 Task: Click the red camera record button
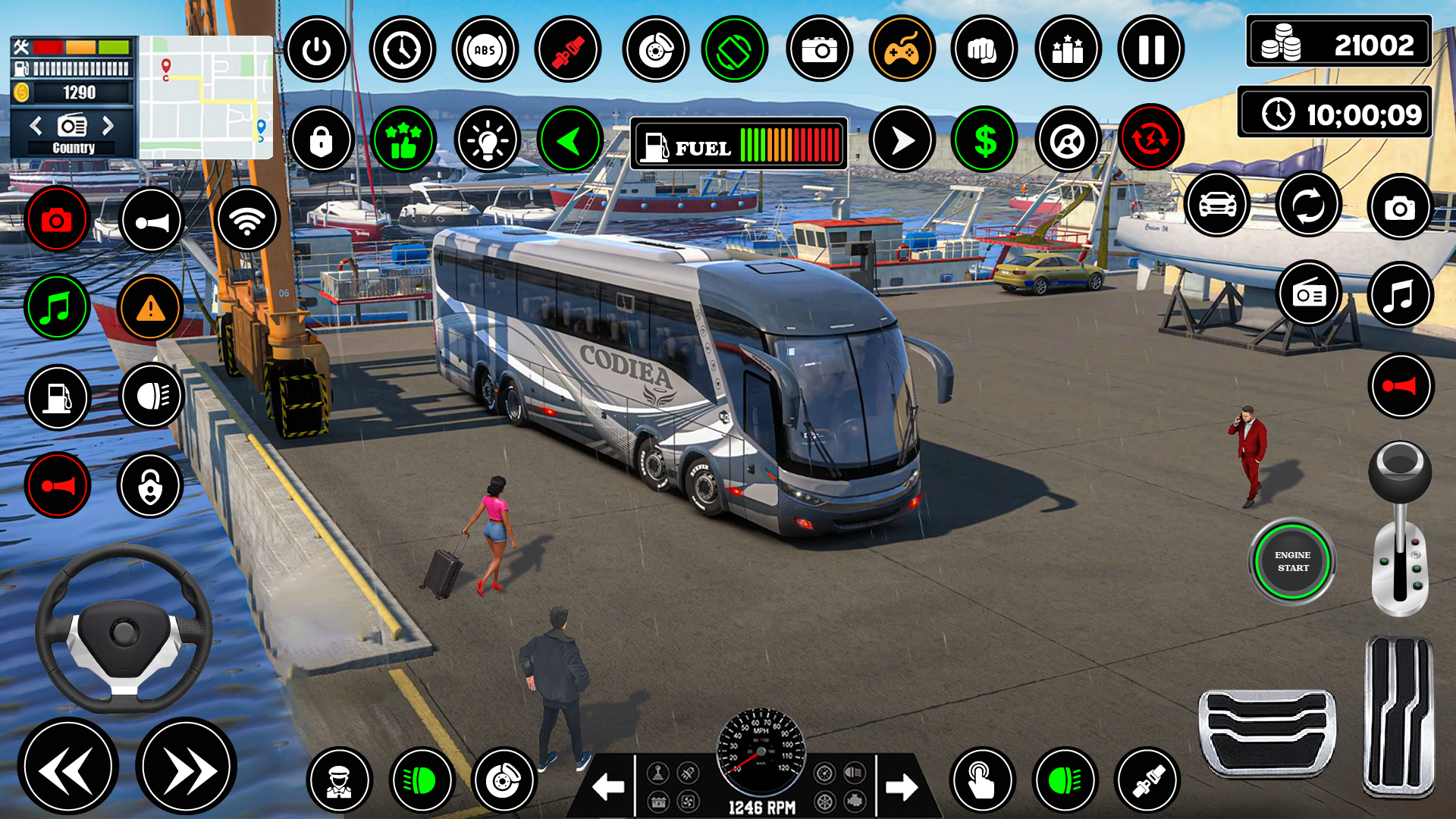coord(57,220)
